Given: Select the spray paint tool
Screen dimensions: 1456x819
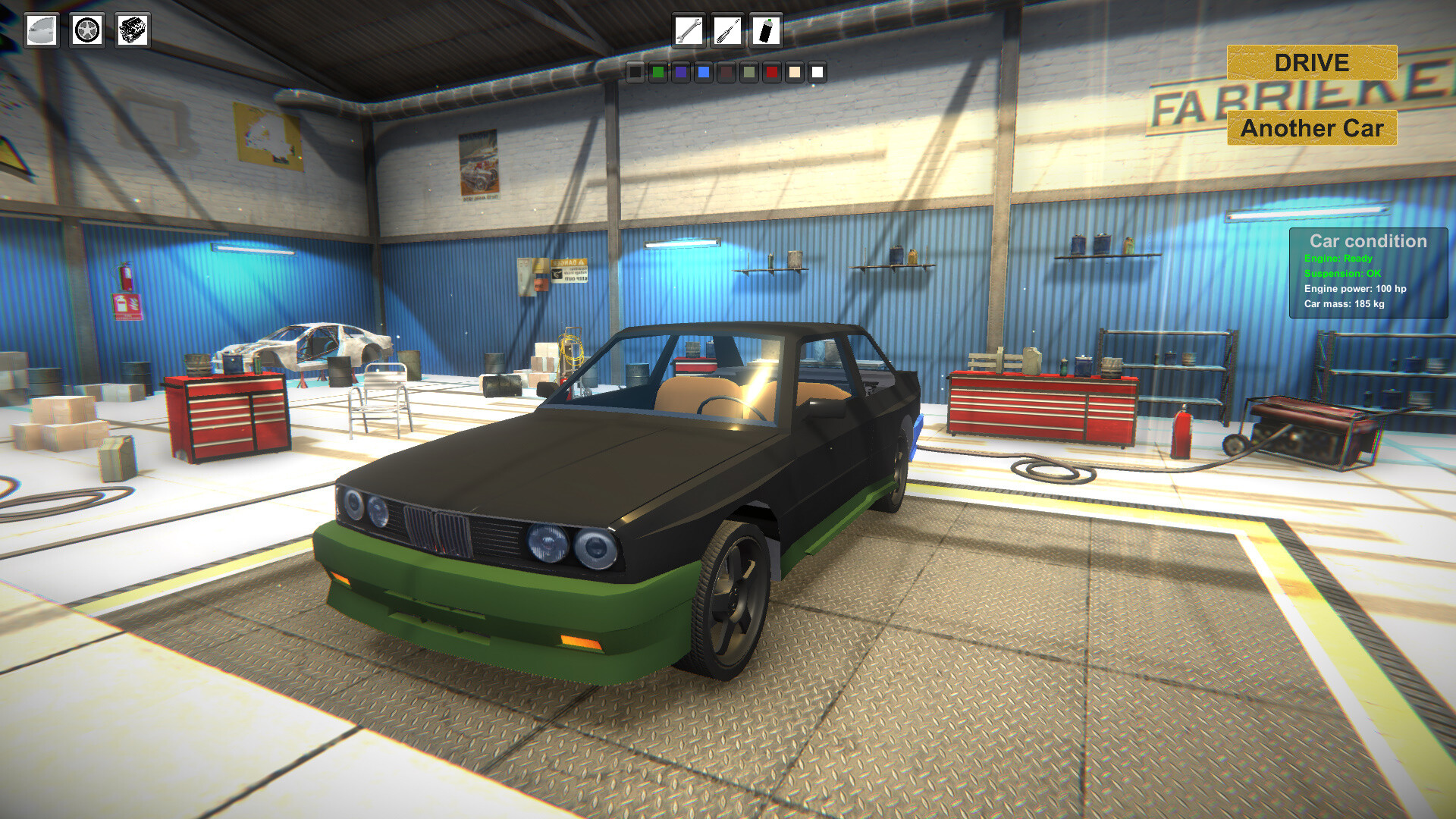Looking at the screenshot, I should [x=767, y=31].
